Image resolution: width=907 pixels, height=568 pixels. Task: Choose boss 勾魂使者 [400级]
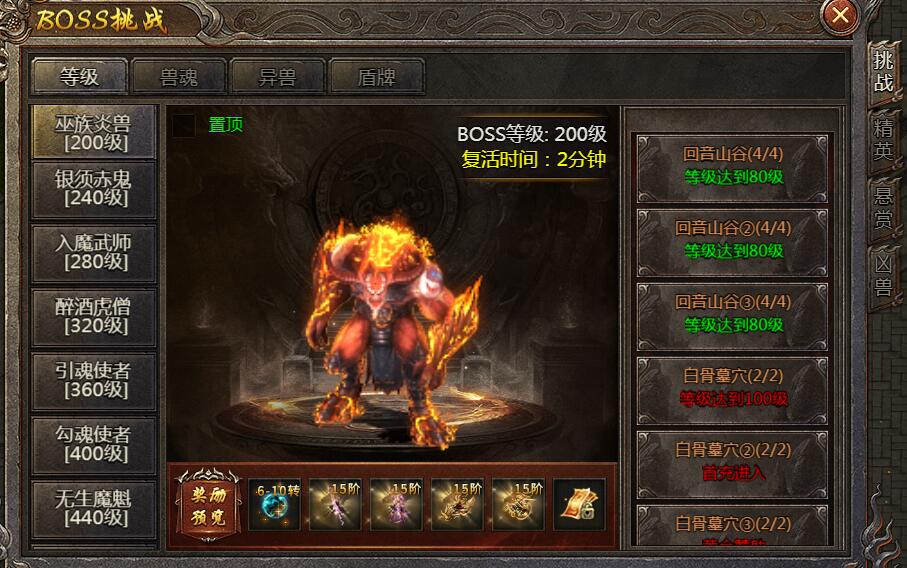[x=94, y=443]
